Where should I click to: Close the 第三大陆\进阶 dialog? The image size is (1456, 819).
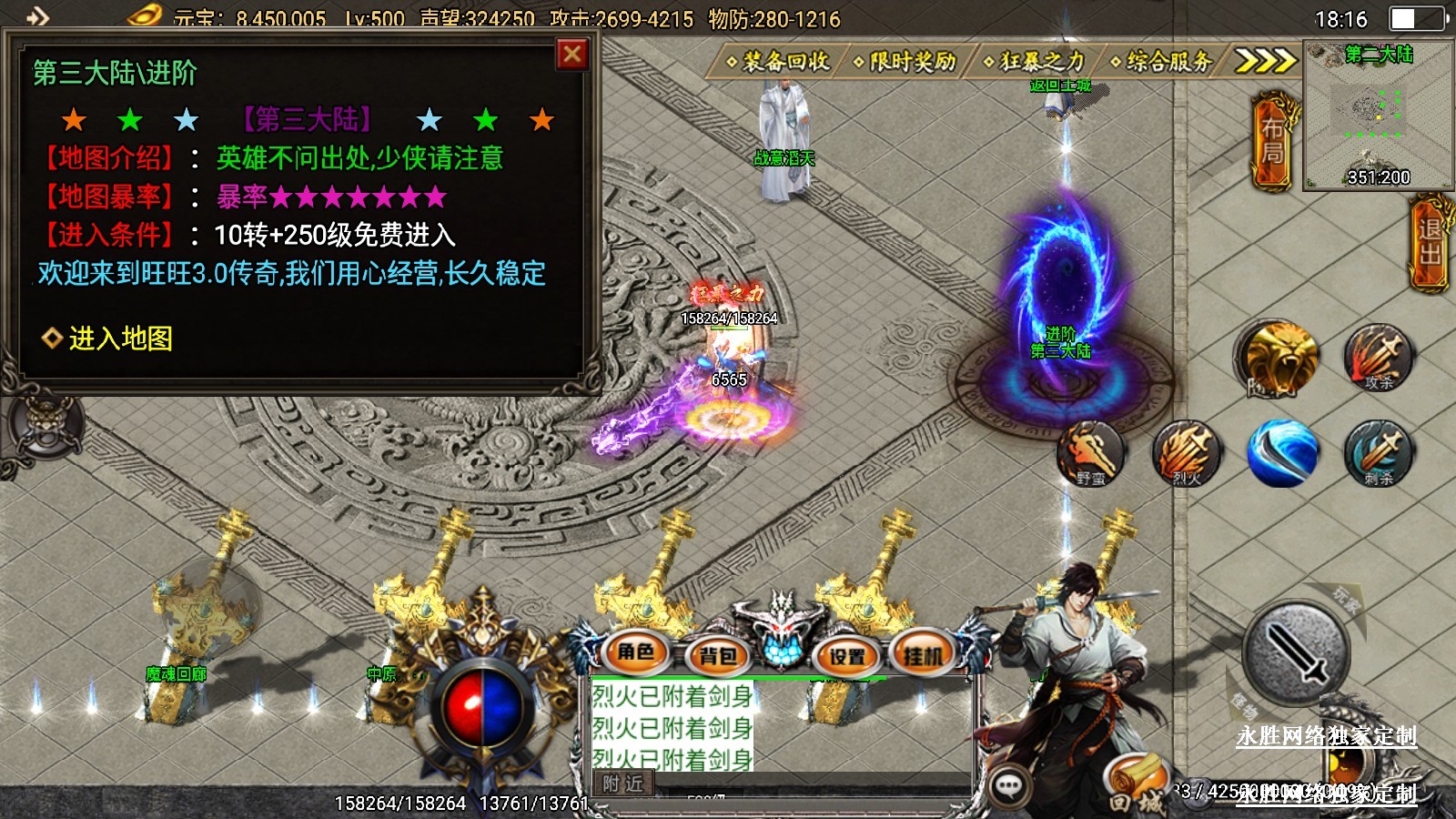(572, 55)
